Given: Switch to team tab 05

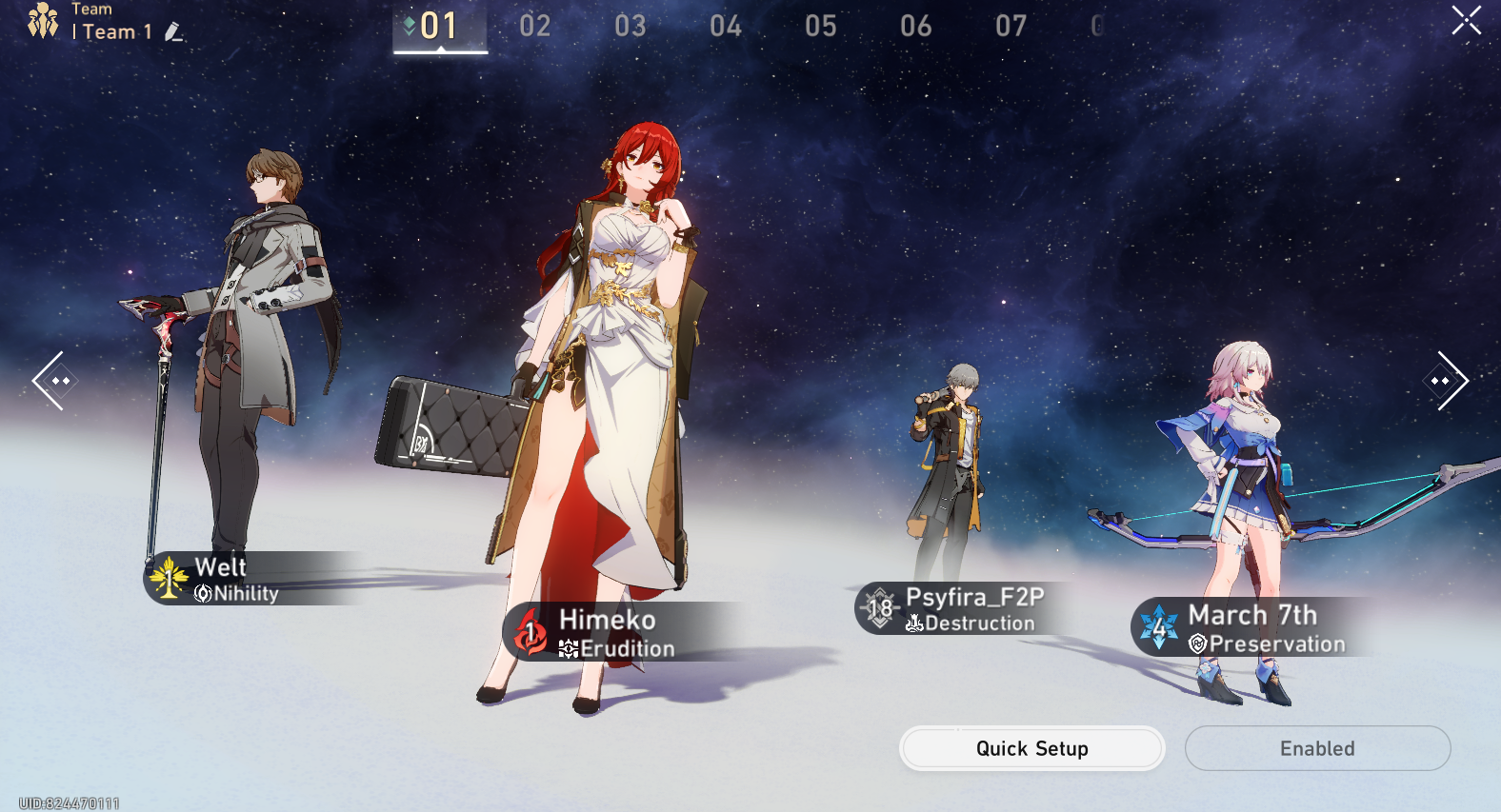Looking at the screenshot, I should pos(820,26).
